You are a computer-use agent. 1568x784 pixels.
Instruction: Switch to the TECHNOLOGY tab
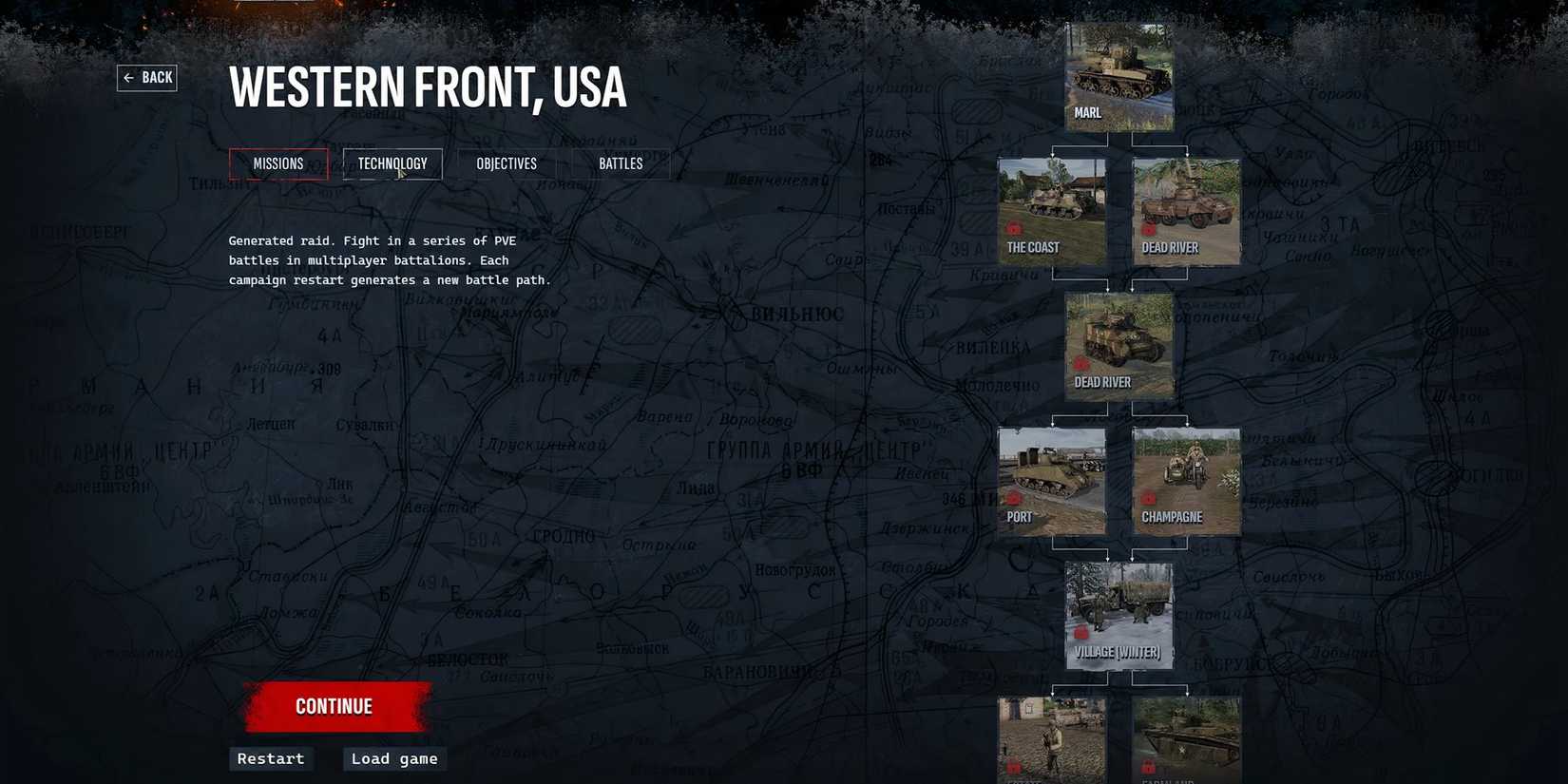tap(392, 163)
